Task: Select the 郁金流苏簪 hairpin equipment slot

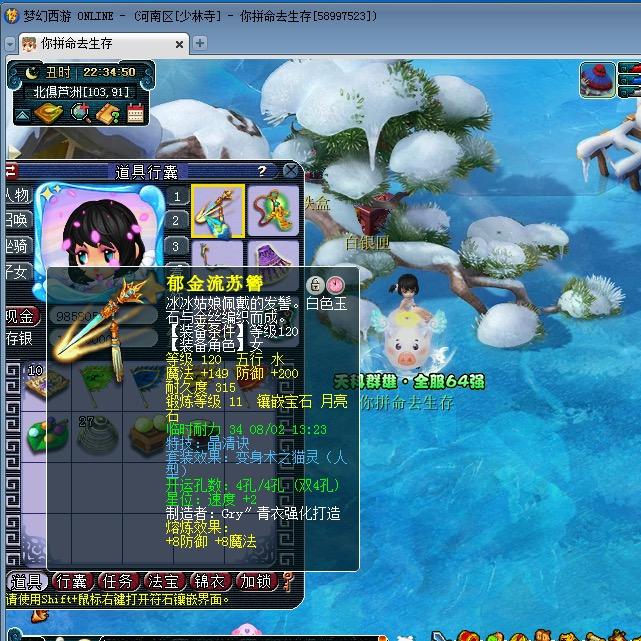Action: 218,210
